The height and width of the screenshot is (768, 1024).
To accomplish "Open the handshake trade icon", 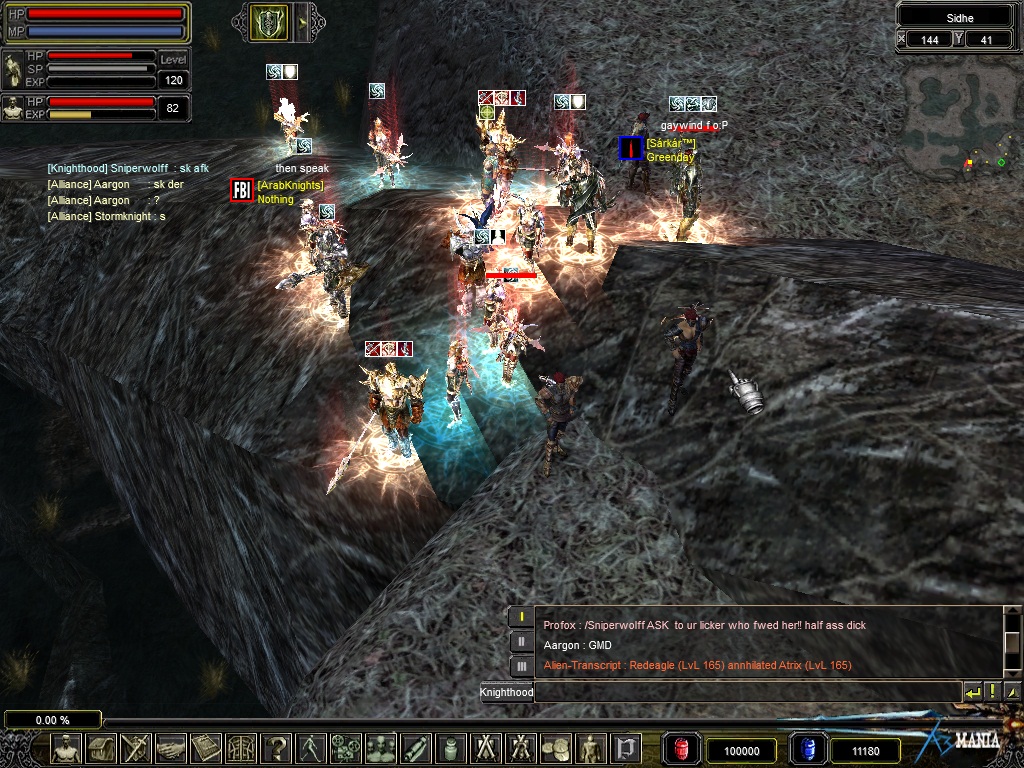I will tap(170, 748).
